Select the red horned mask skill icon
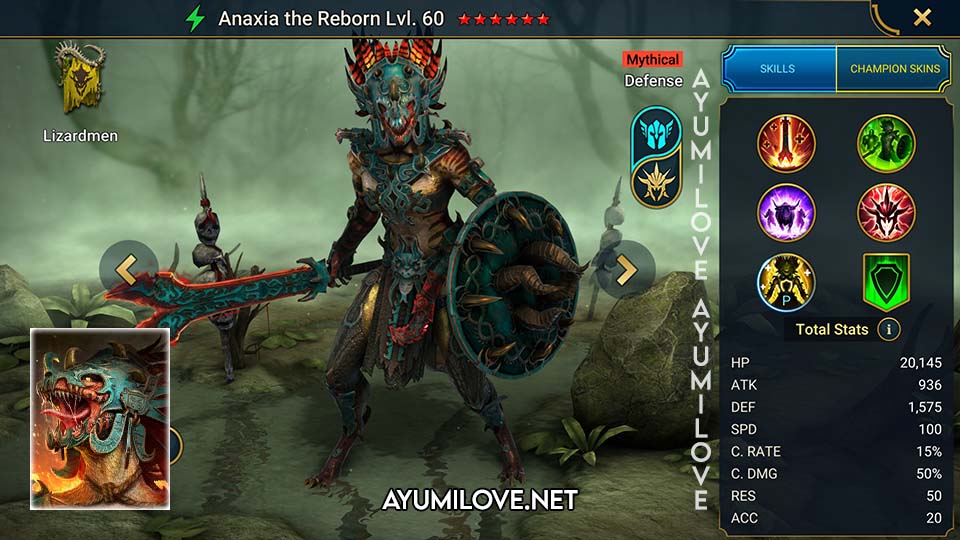Viewport: 960px width, 540px height. [886, 213]
